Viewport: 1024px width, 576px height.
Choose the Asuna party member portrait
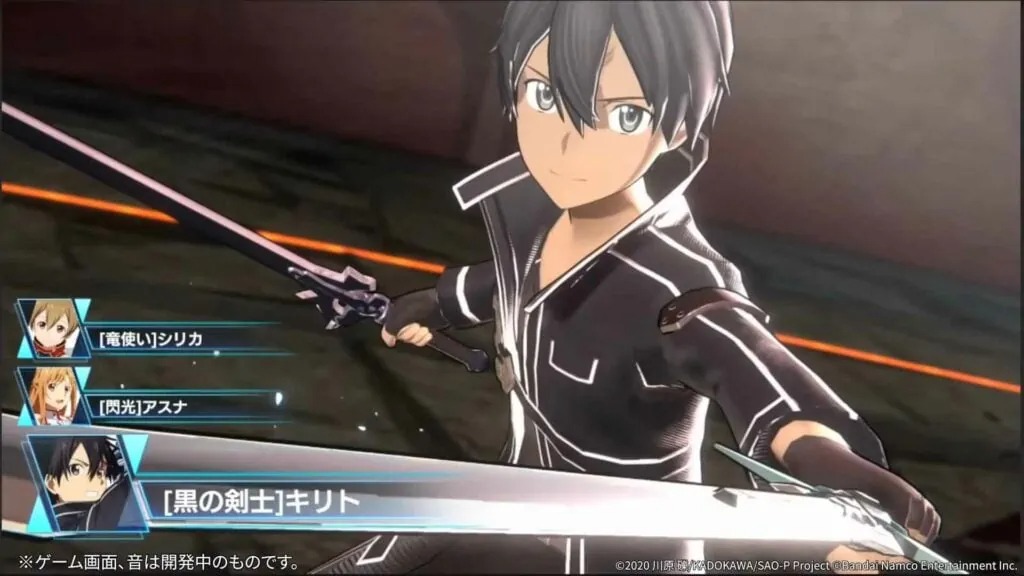pos(52,394)
